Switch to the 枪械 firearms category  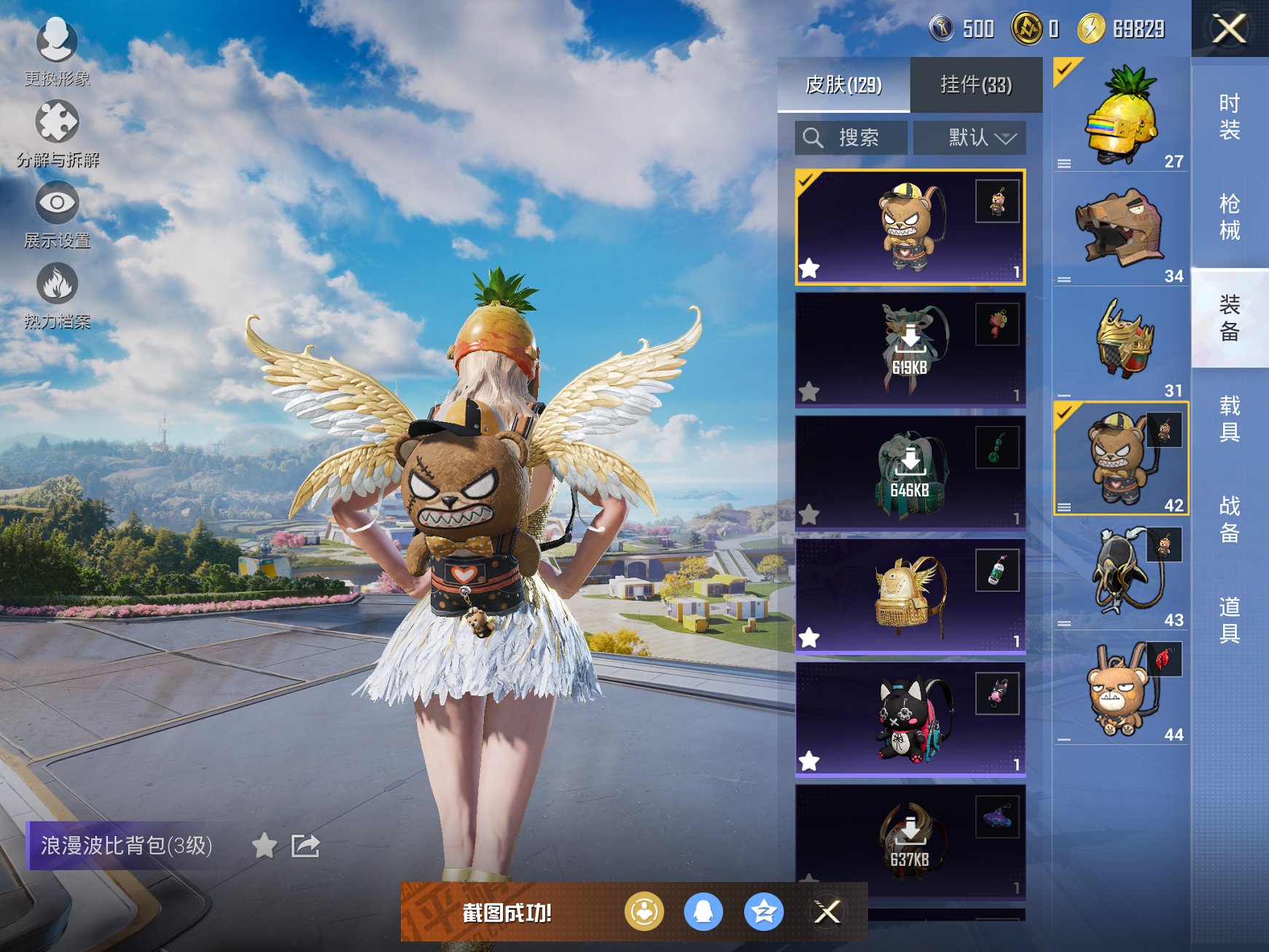pos(1229,216)
